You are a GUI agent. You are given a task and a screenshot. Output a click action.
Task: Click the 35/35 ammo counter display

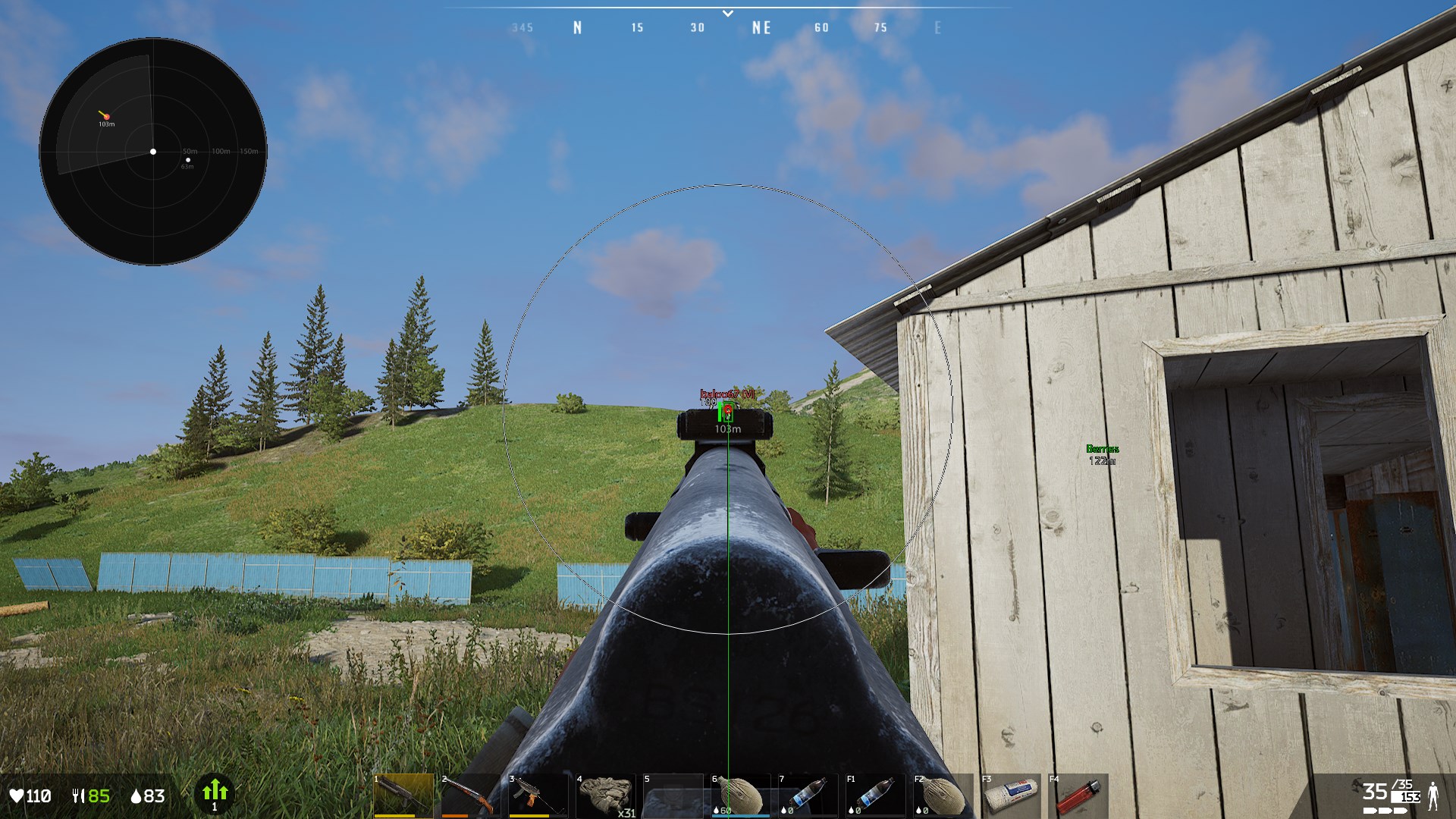(x=1389, y=790)
